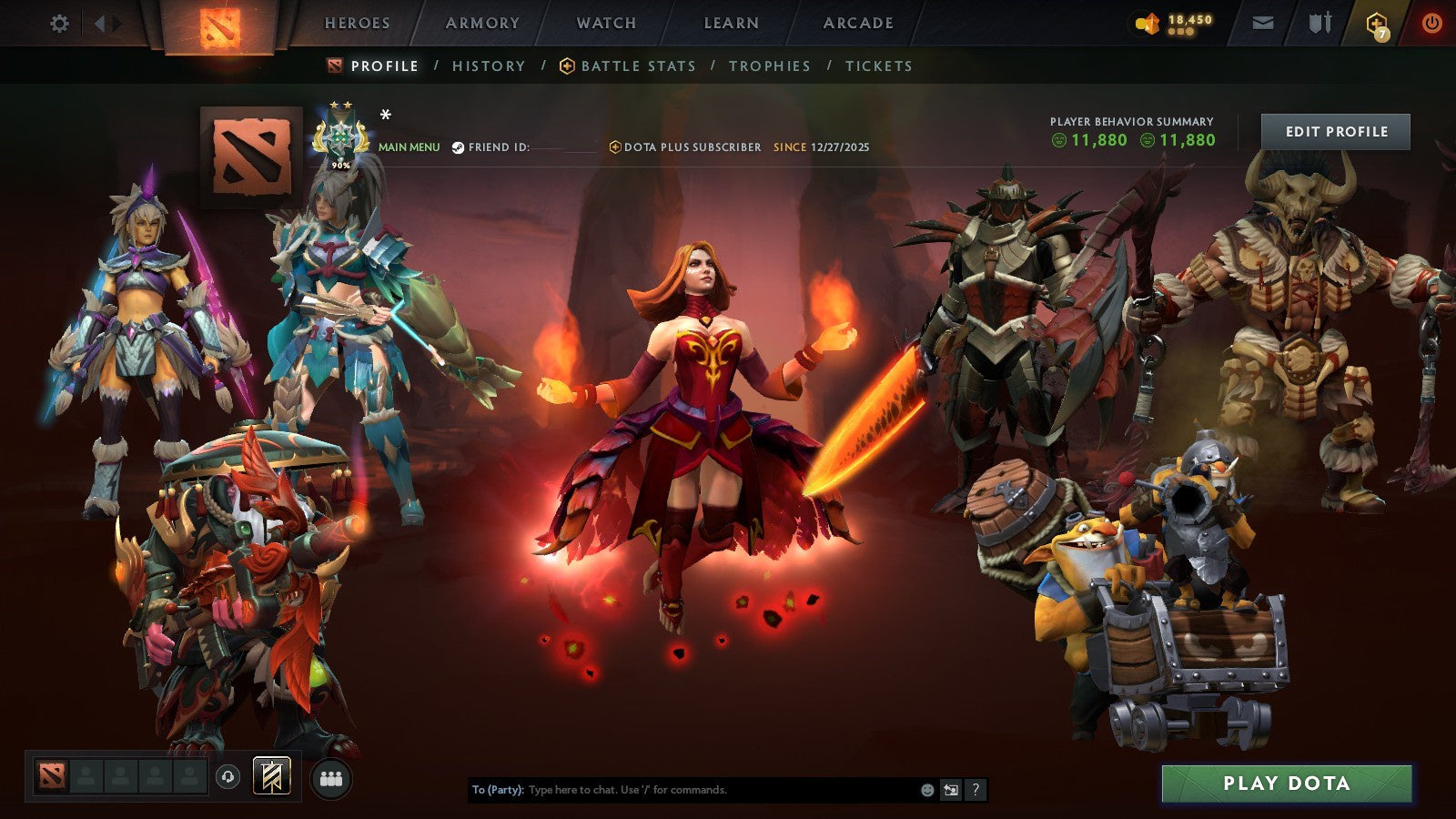Open the party finder group icon
Screen dimensions: 1456x819
pos(332,775)
